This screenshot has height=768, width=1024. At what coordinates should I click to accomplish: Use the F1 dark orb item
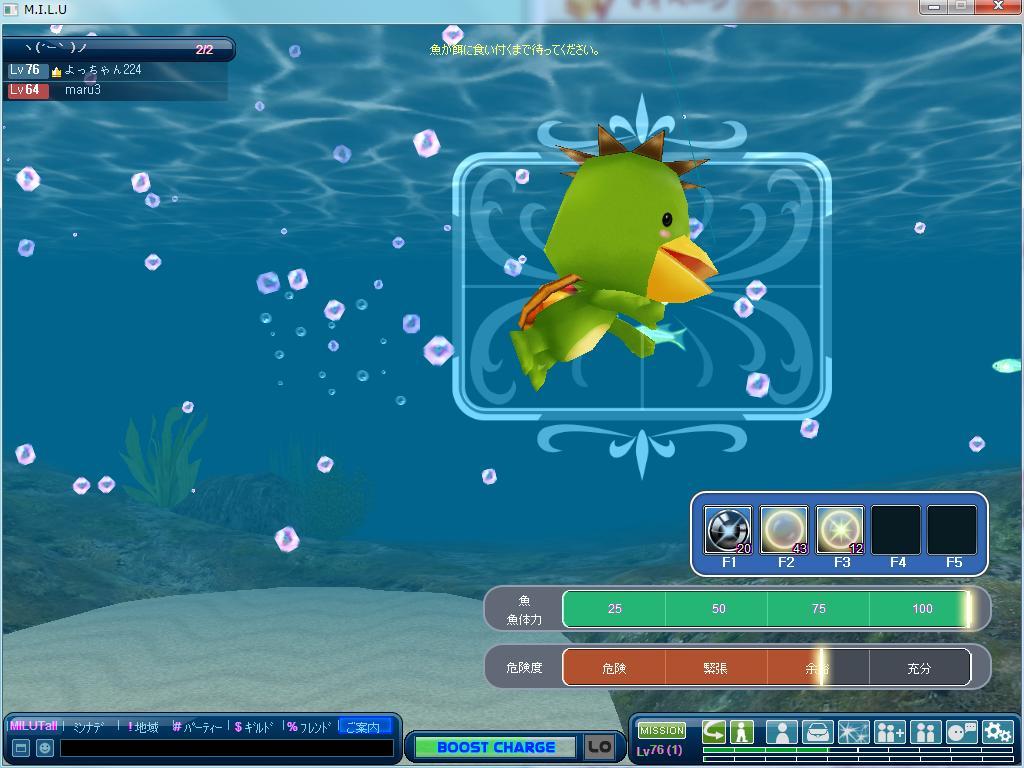click(x=728, y=530)
